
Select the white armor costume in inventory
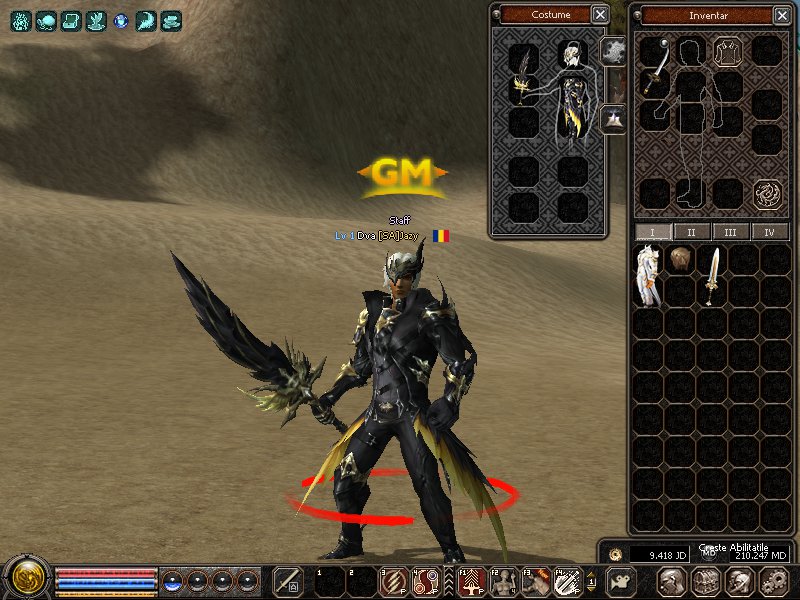[649, 275]
